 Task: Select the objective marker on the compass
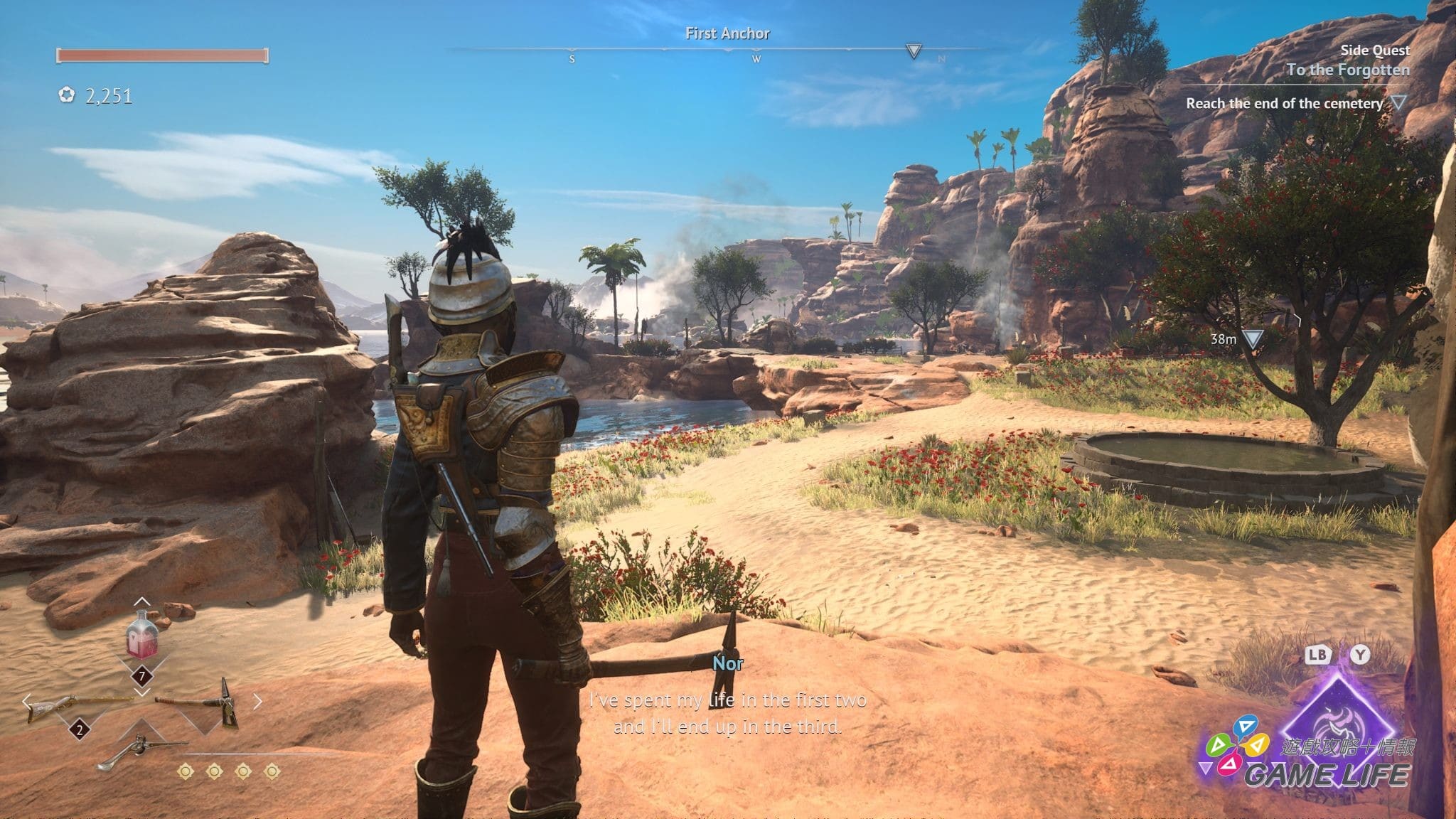coord(914,51)
